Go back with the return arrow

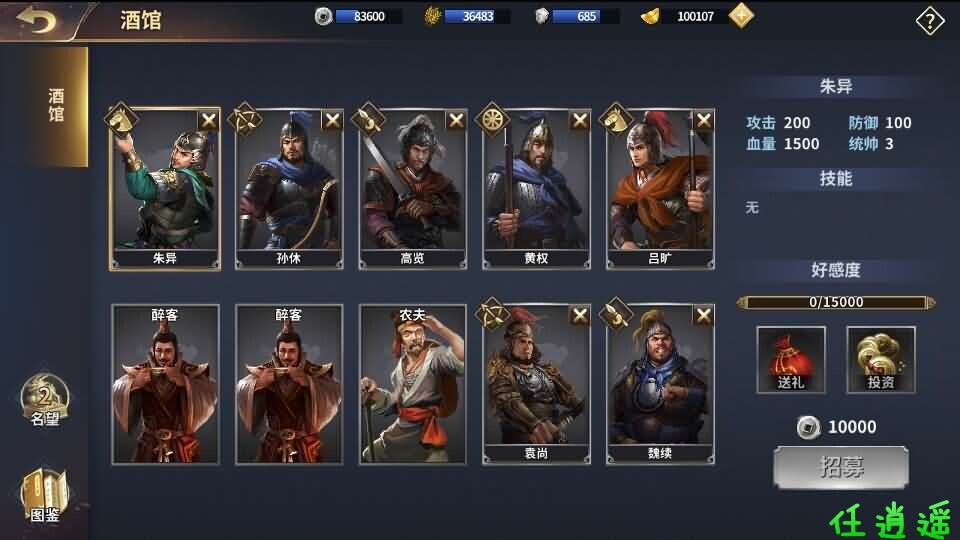pyautogui.click(x=35, y=20)
